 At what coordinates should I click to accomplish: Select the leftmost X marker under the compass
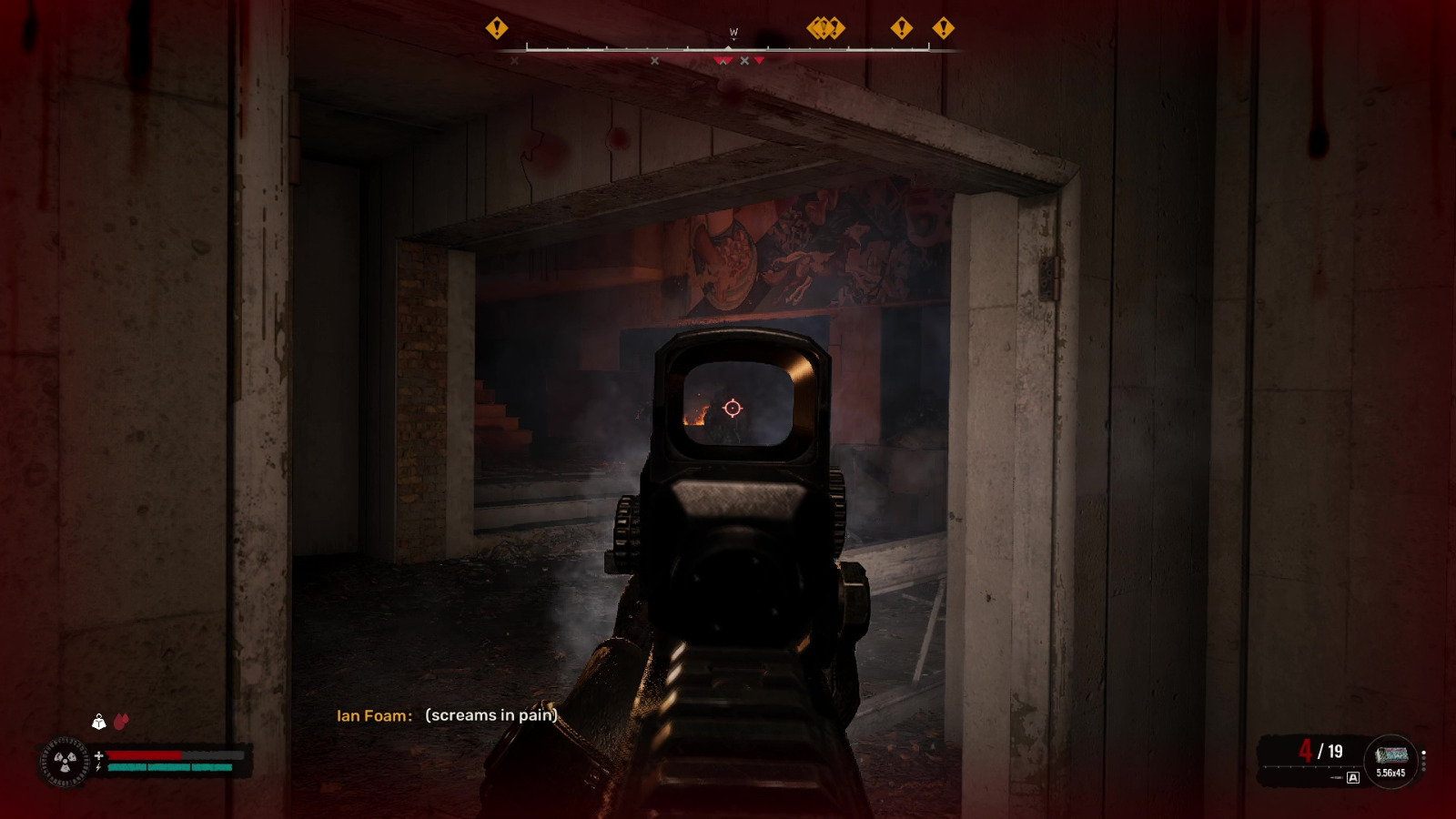pos(513,60)
